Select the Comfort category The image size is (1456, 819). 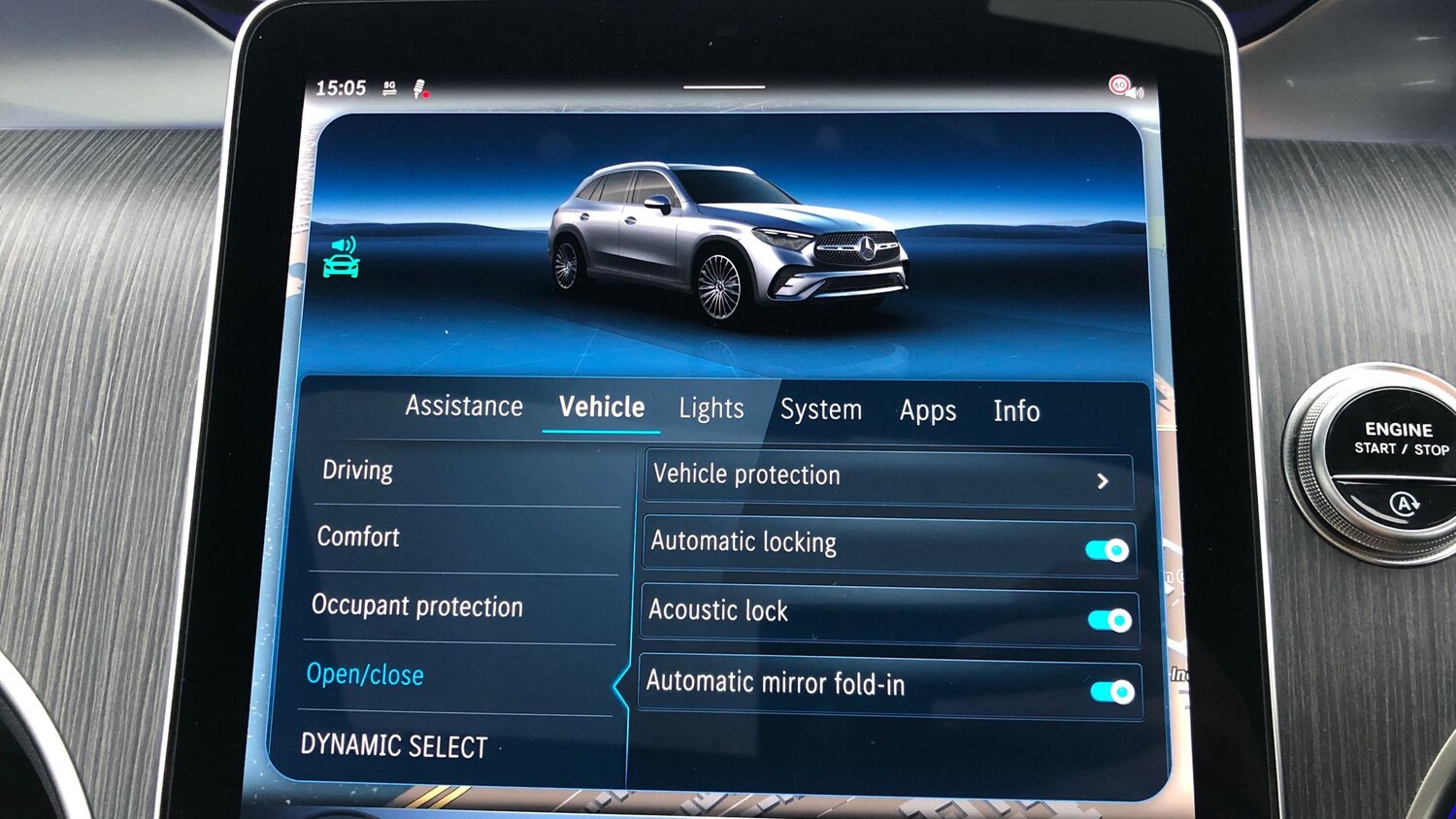(358, 538)
